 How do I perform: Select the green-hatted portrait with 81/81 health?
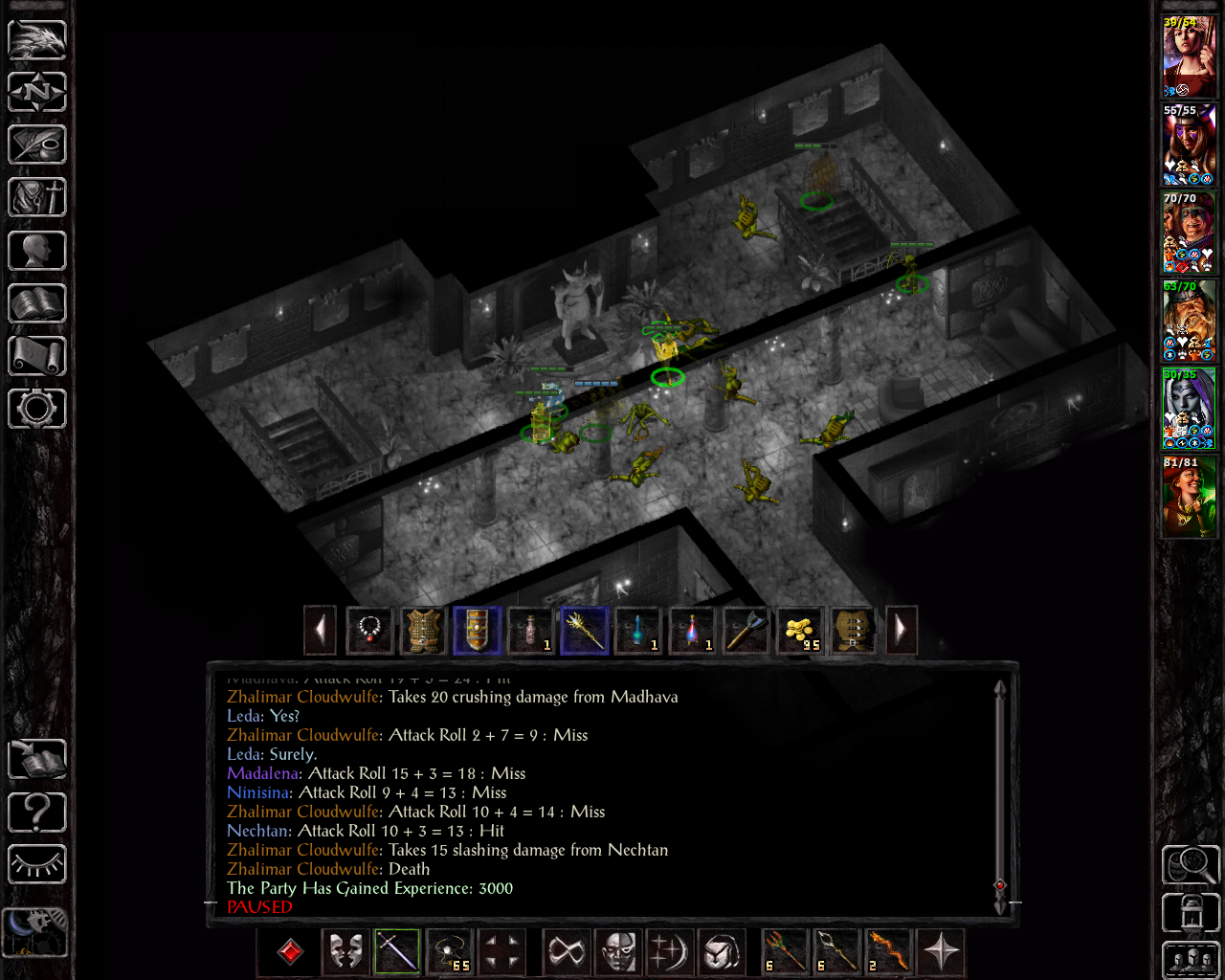[1189, 498]
